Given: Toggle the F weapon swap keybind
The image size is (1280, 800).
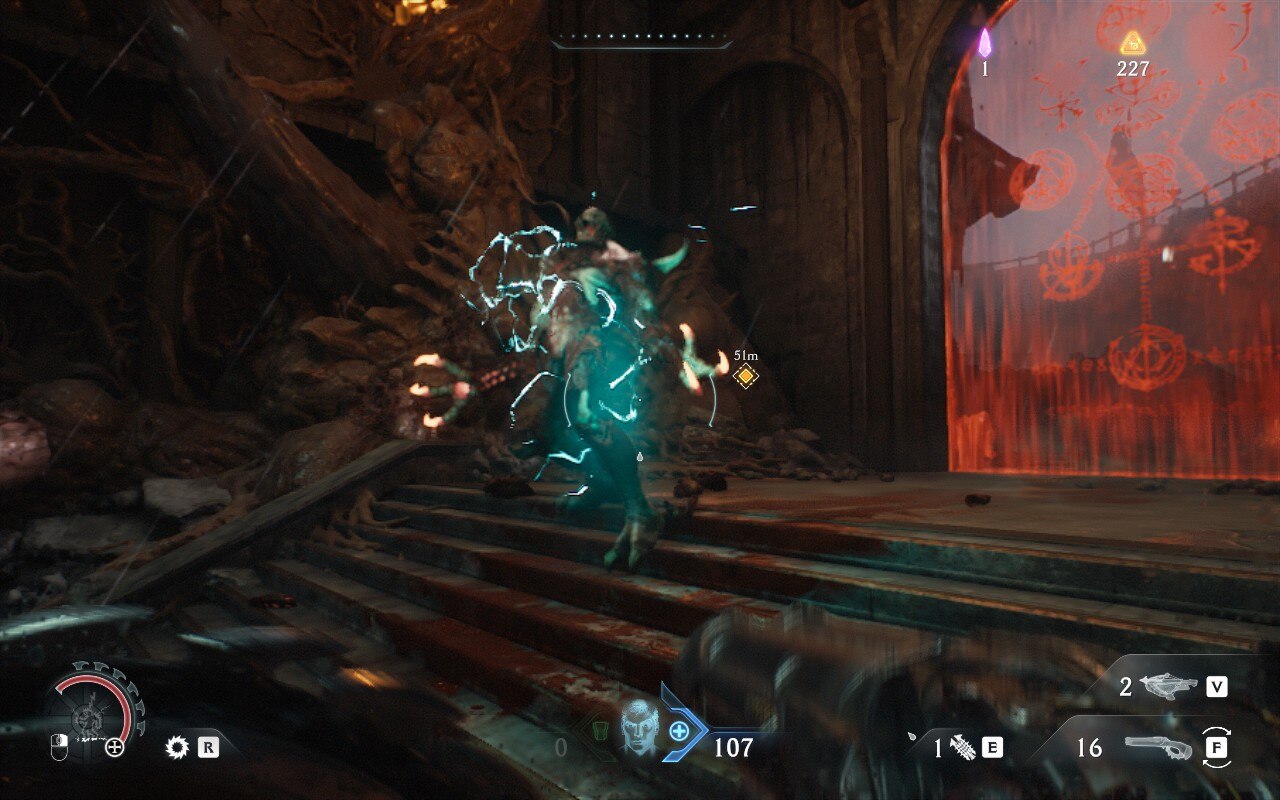Looking at the screenshot, I should pos(1217,746).
